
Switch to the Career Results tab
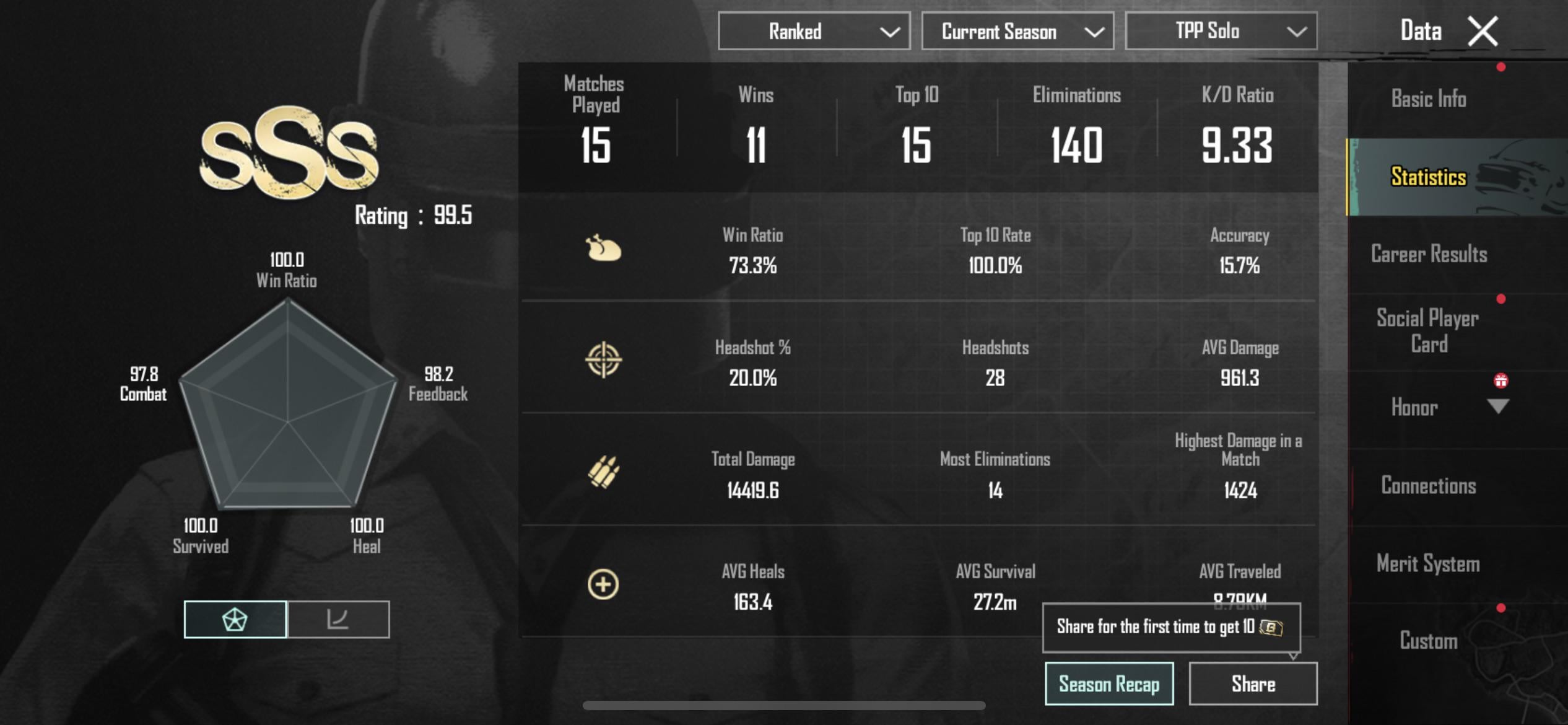click(x=1427, y=254)
